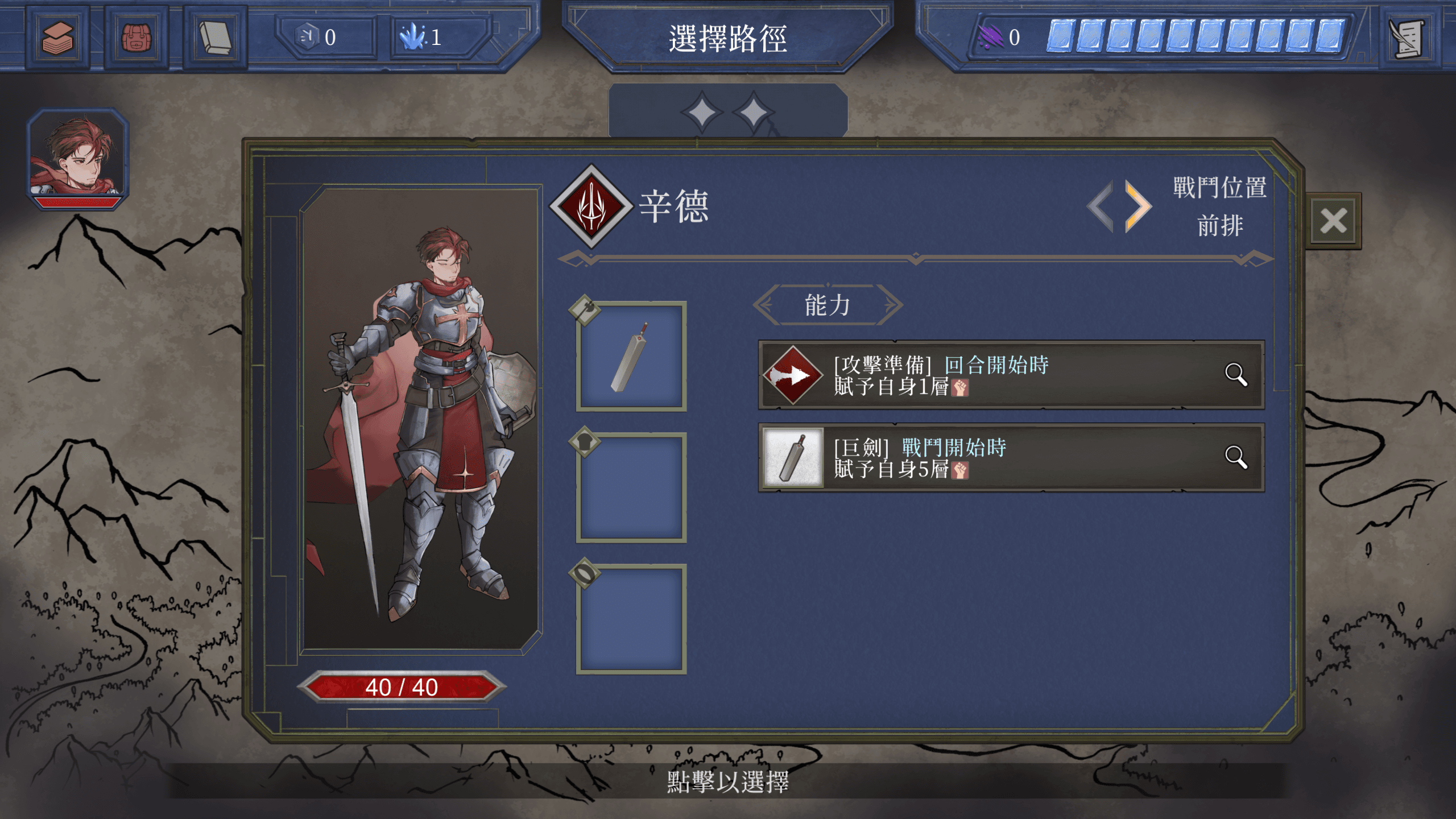Close the character panel with the X
Screen dimensions: 1456x819
pos(1333,221)
